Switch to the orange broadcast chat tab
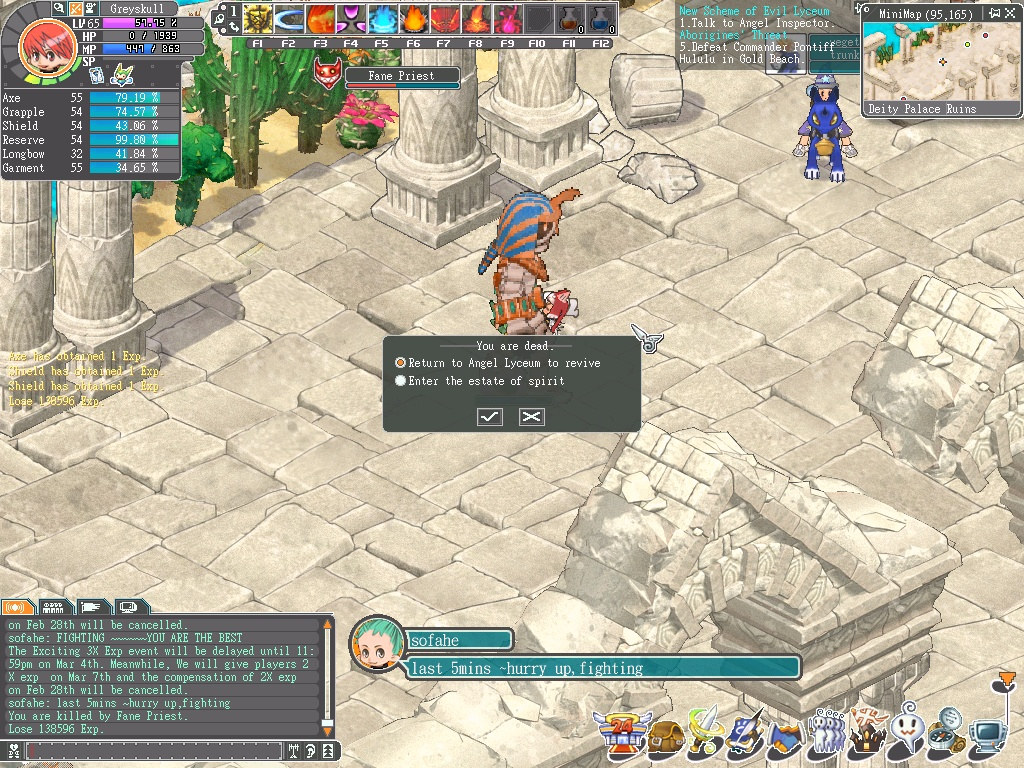 point(17,606)
